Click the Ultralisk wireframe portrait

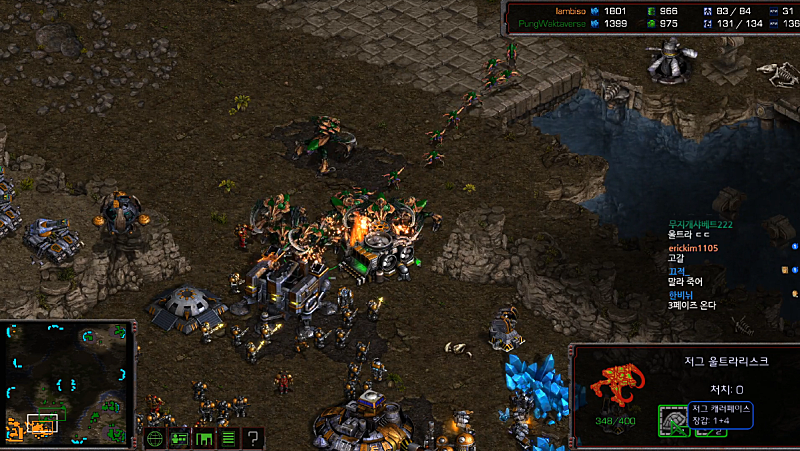(613, 389)
